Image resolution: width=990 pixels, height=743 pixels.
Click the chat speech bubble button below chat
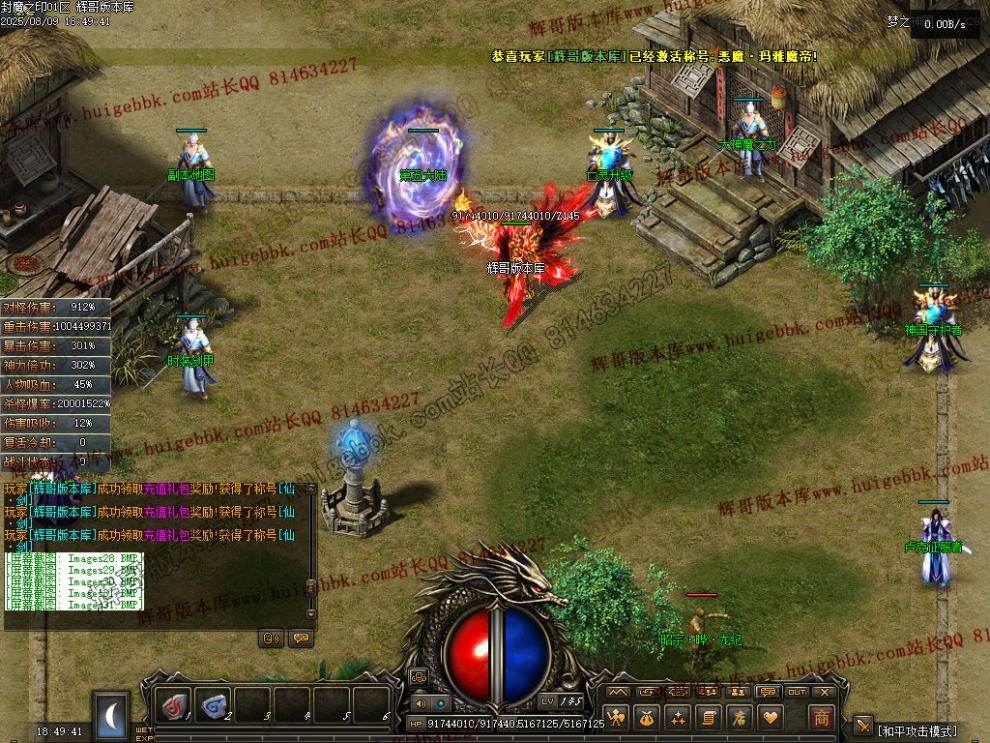click(x=298, y=637)
